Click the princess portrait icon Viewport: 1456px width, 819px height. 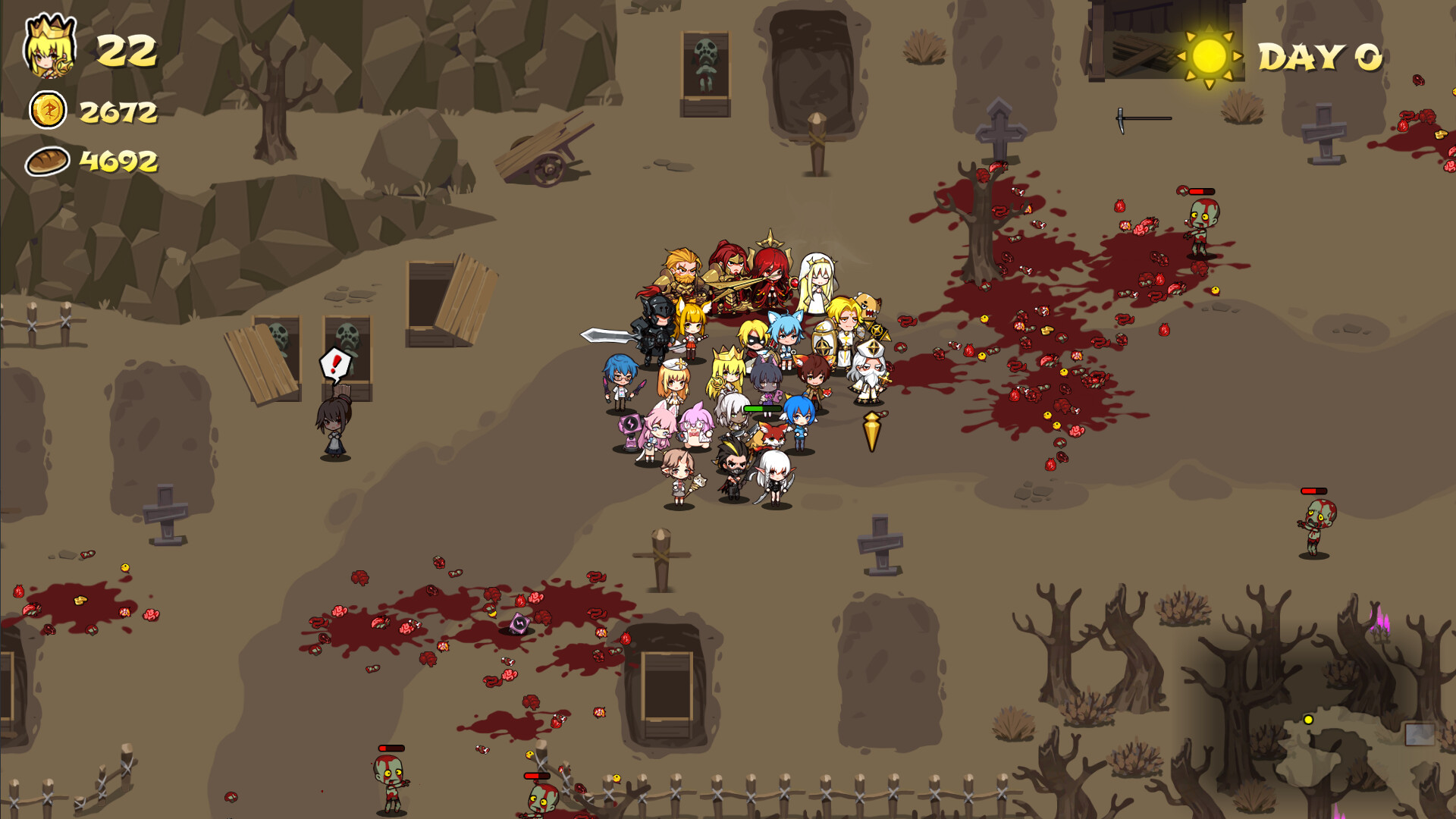point(49,47)
